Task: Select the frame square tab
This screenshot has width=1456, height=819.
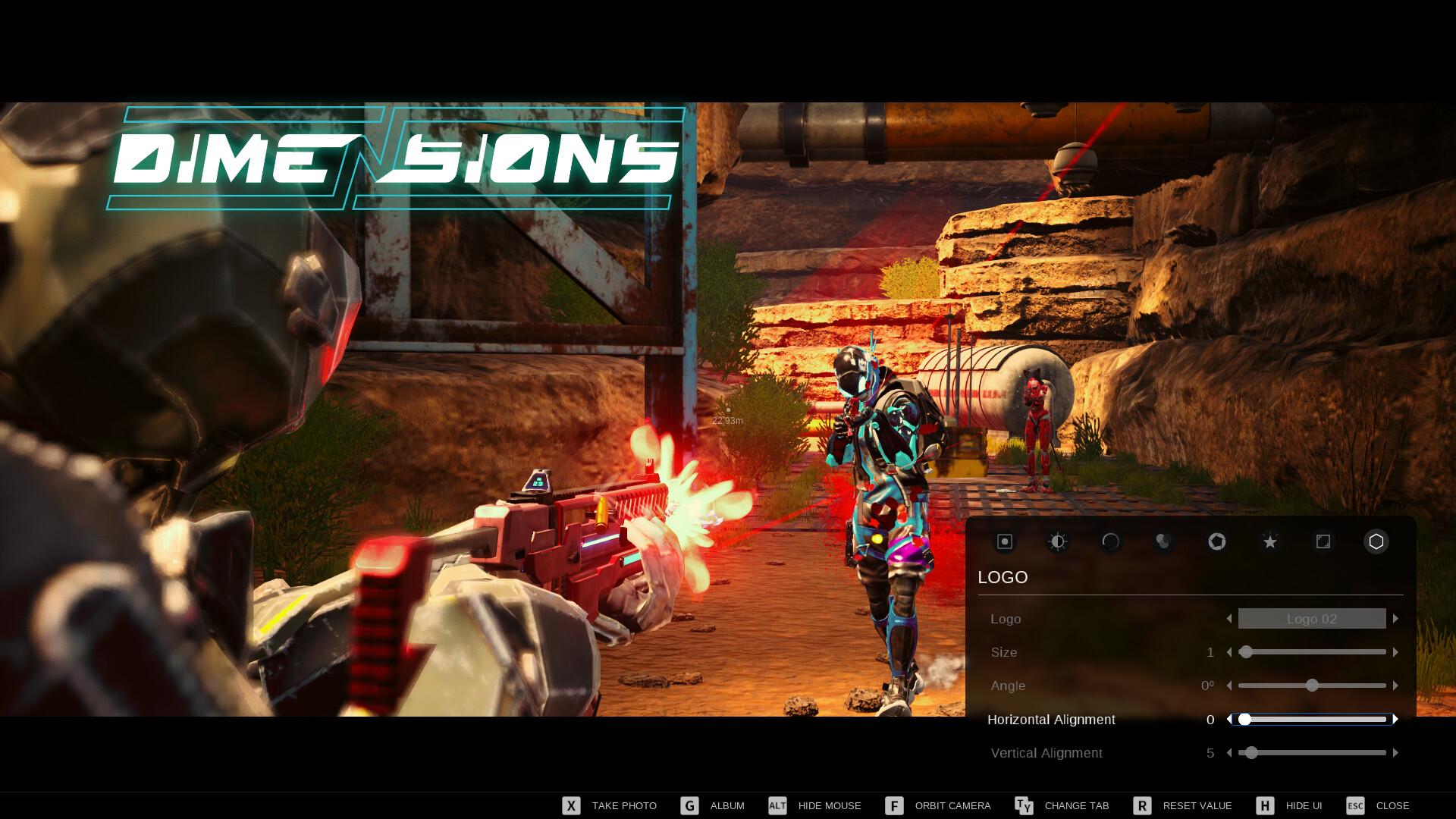Action: point(1323,541)
